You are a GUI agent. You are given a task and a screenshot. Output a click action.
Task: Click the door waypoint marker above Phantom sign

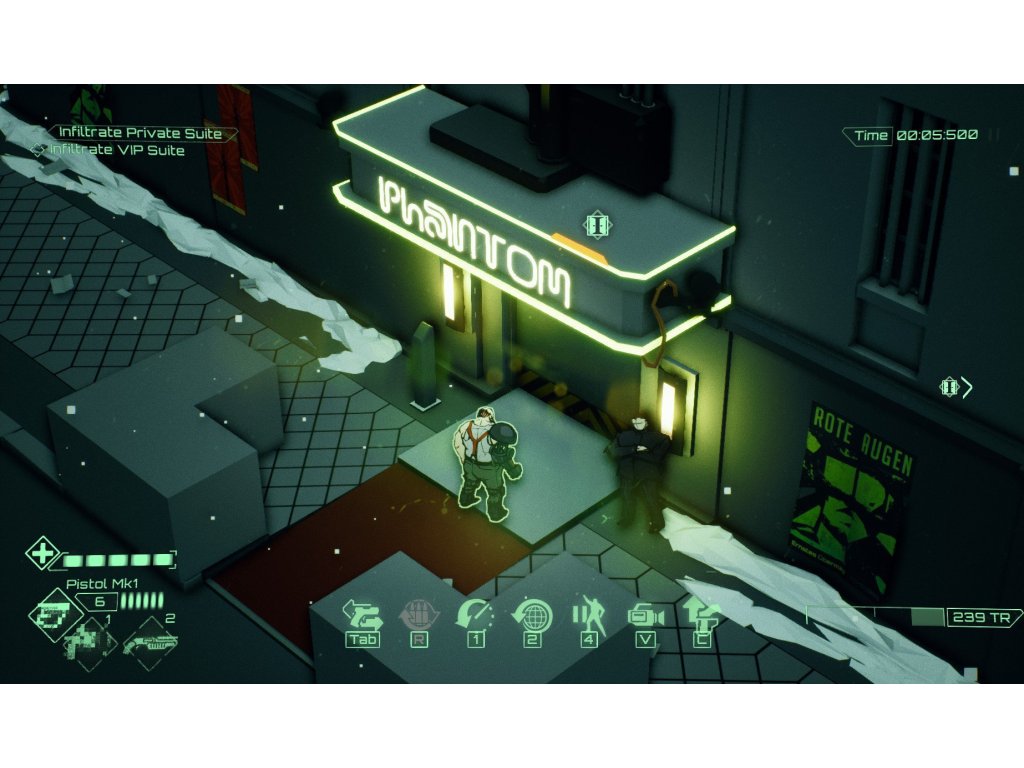click(x=597, y=225)
